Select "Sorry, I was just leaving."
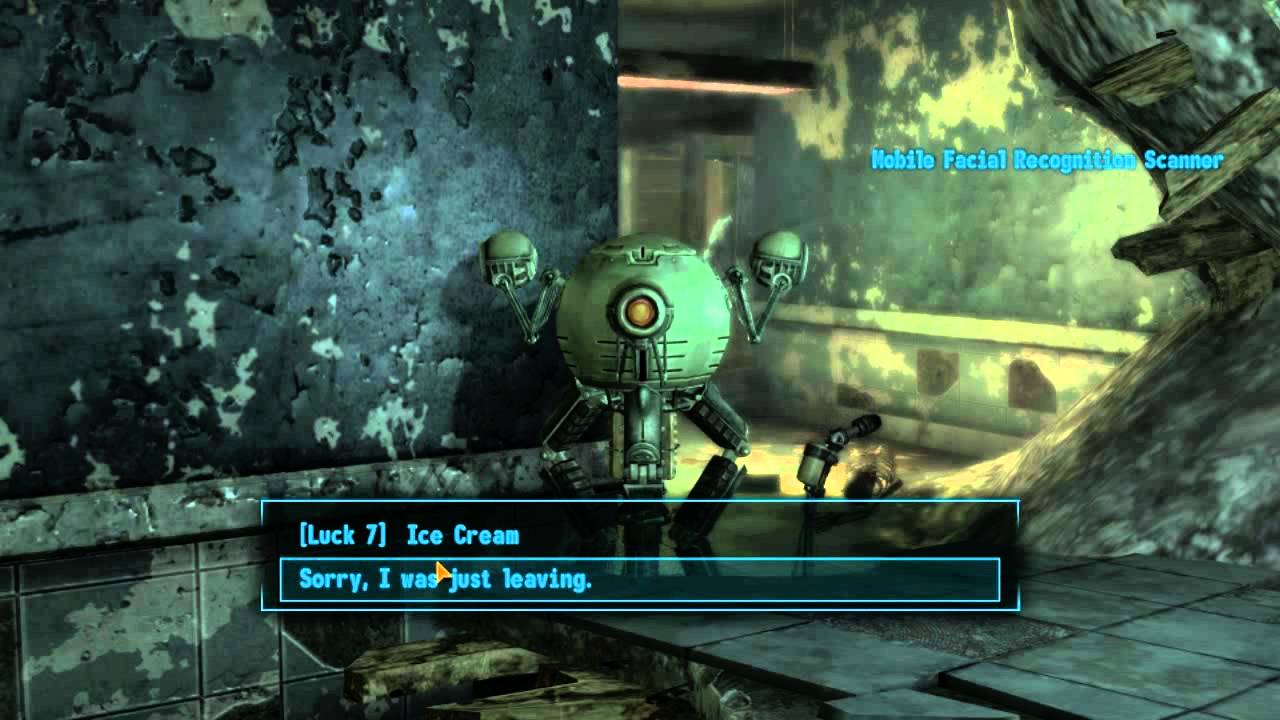 pos(446,580)
